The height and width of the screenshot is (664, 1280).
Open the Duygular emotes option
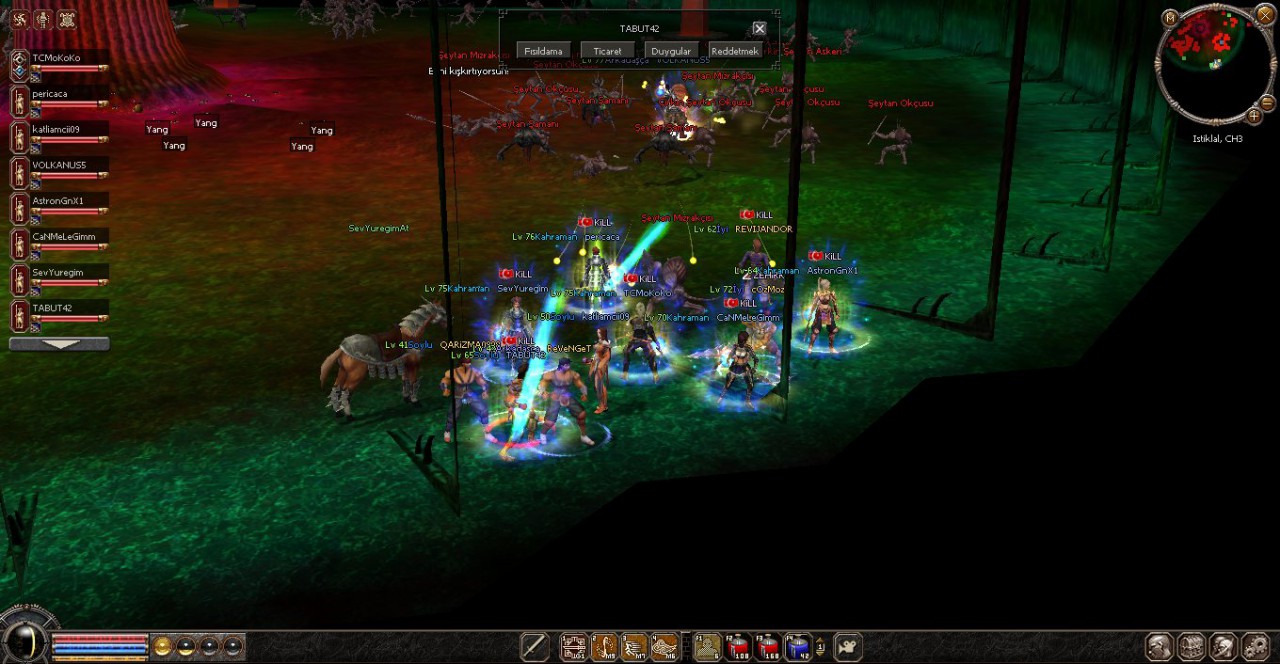coord(670,51)
